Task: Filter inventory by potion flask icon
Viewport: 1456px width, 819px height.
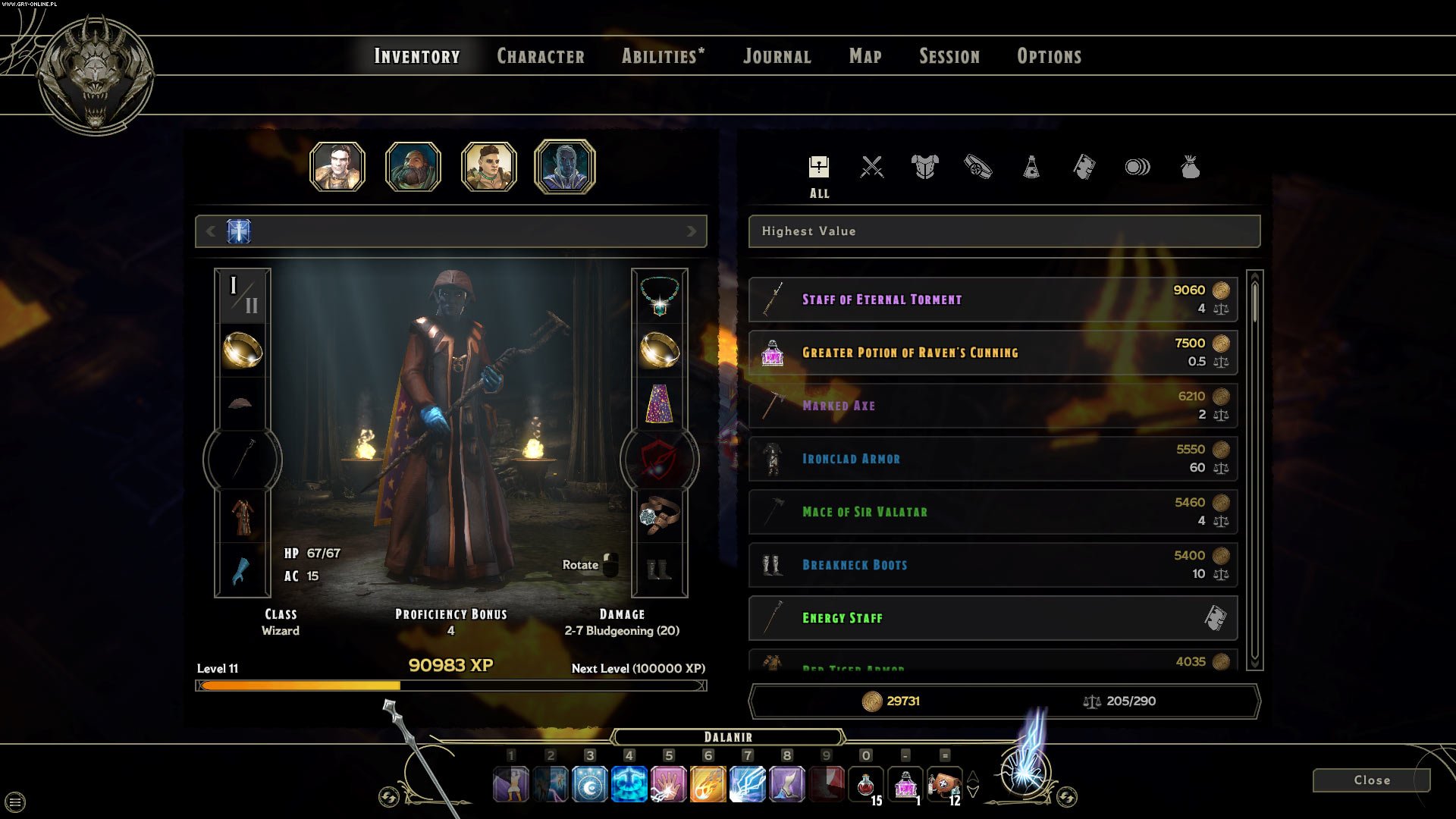Action: point(1031,167)
